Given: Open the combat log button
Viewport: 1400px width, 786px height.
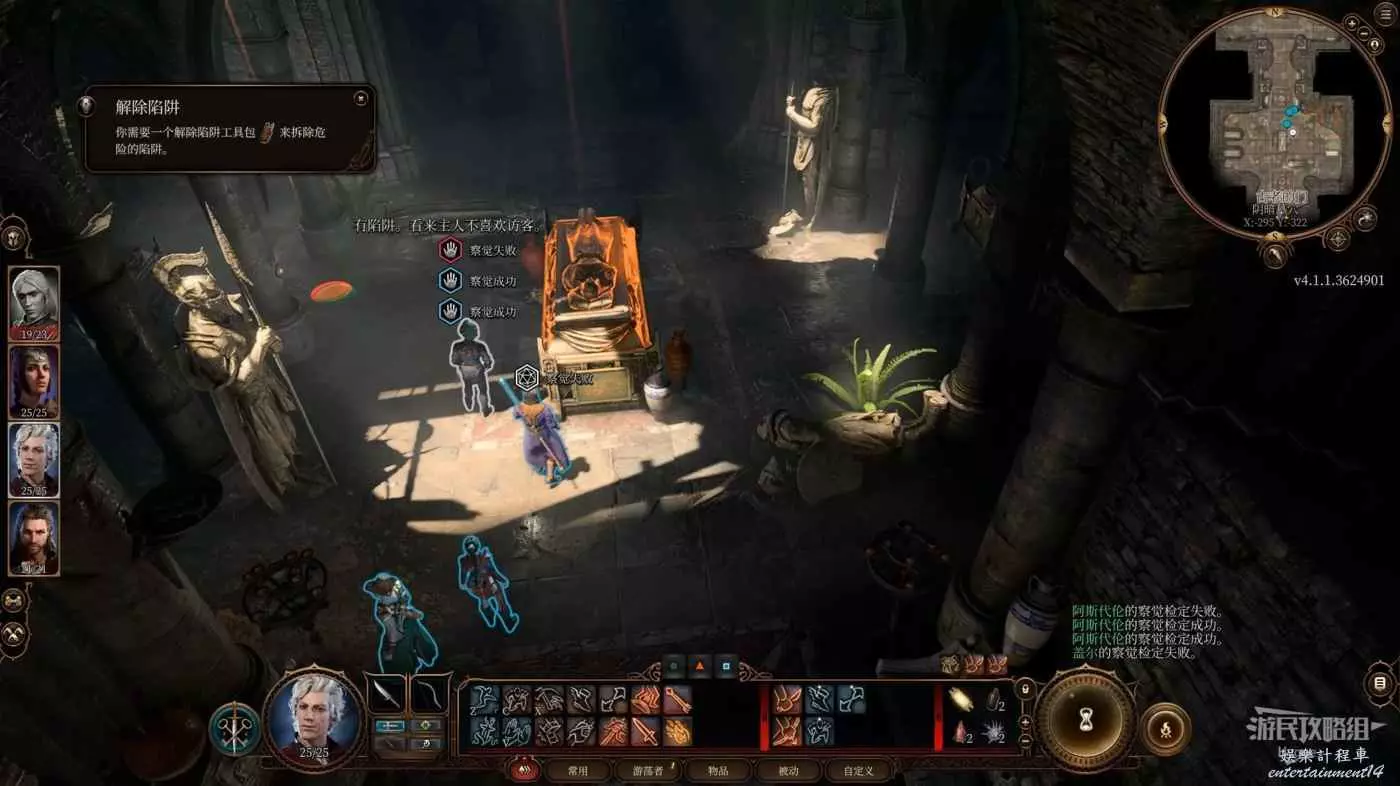Looking at the screenshot, I should coord(1380,683).
